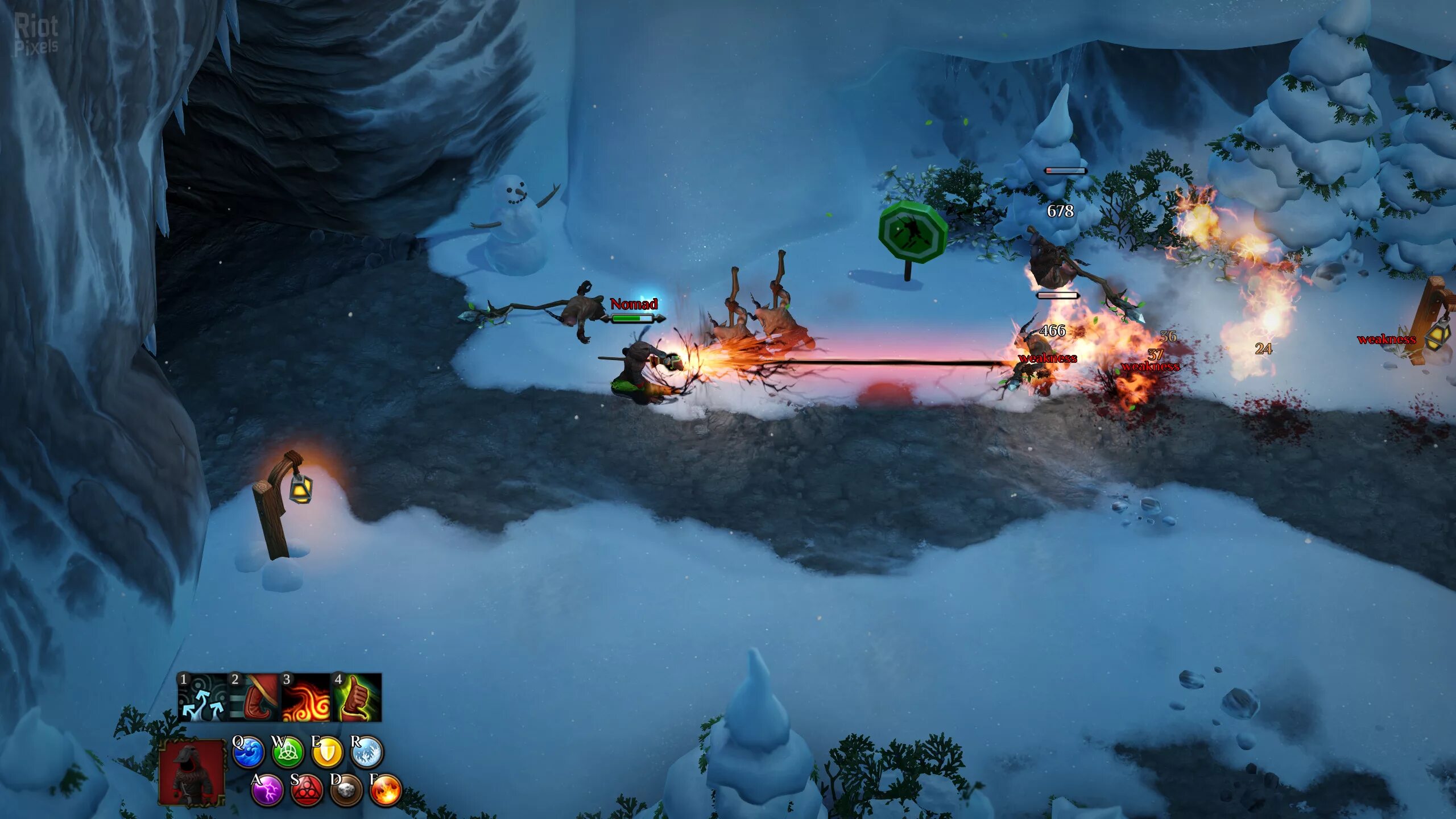The width and height of the screenshot is (1456, 819).
Task: Click the hooded wizard portrait
Action: coord(192,772)
